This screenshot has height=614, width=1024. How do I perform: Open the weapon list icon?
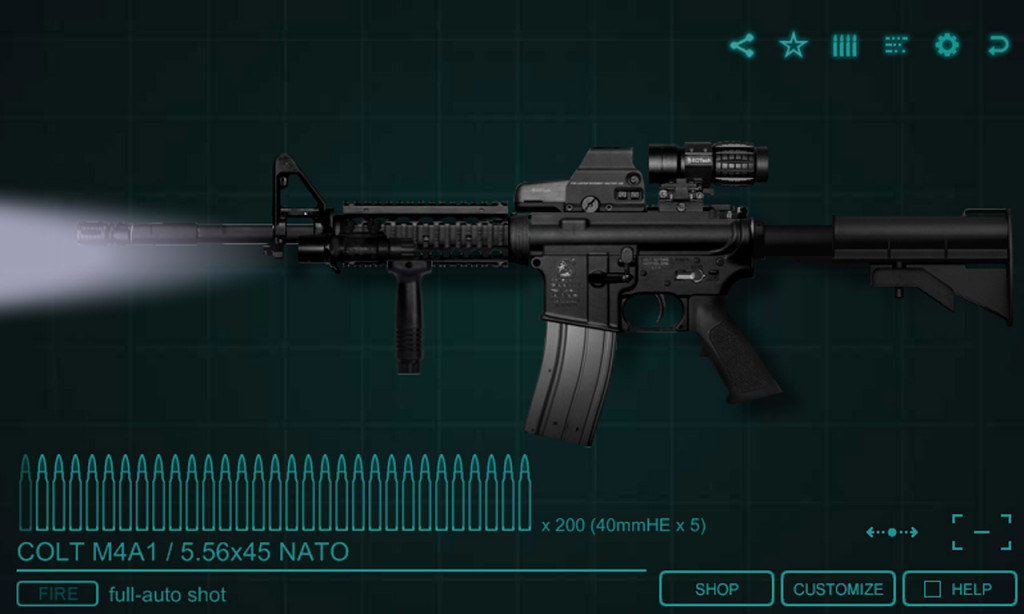coord(896,45)
